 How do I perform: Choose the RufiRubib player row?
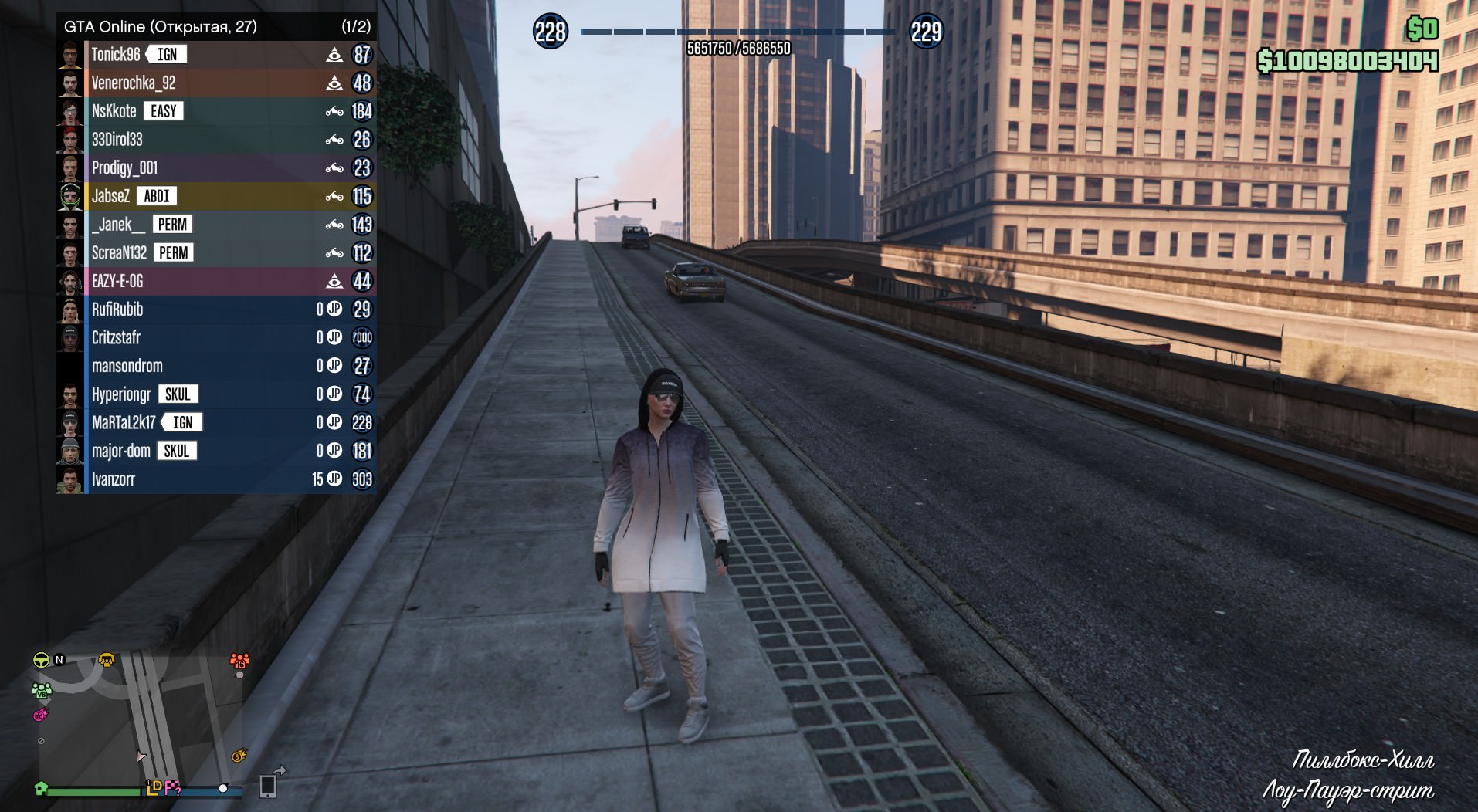pos(117,310)
